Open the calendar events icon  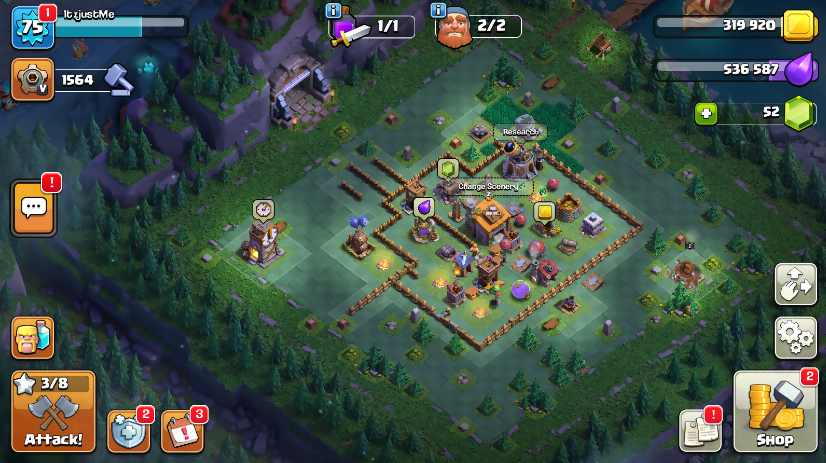point(182,431)
